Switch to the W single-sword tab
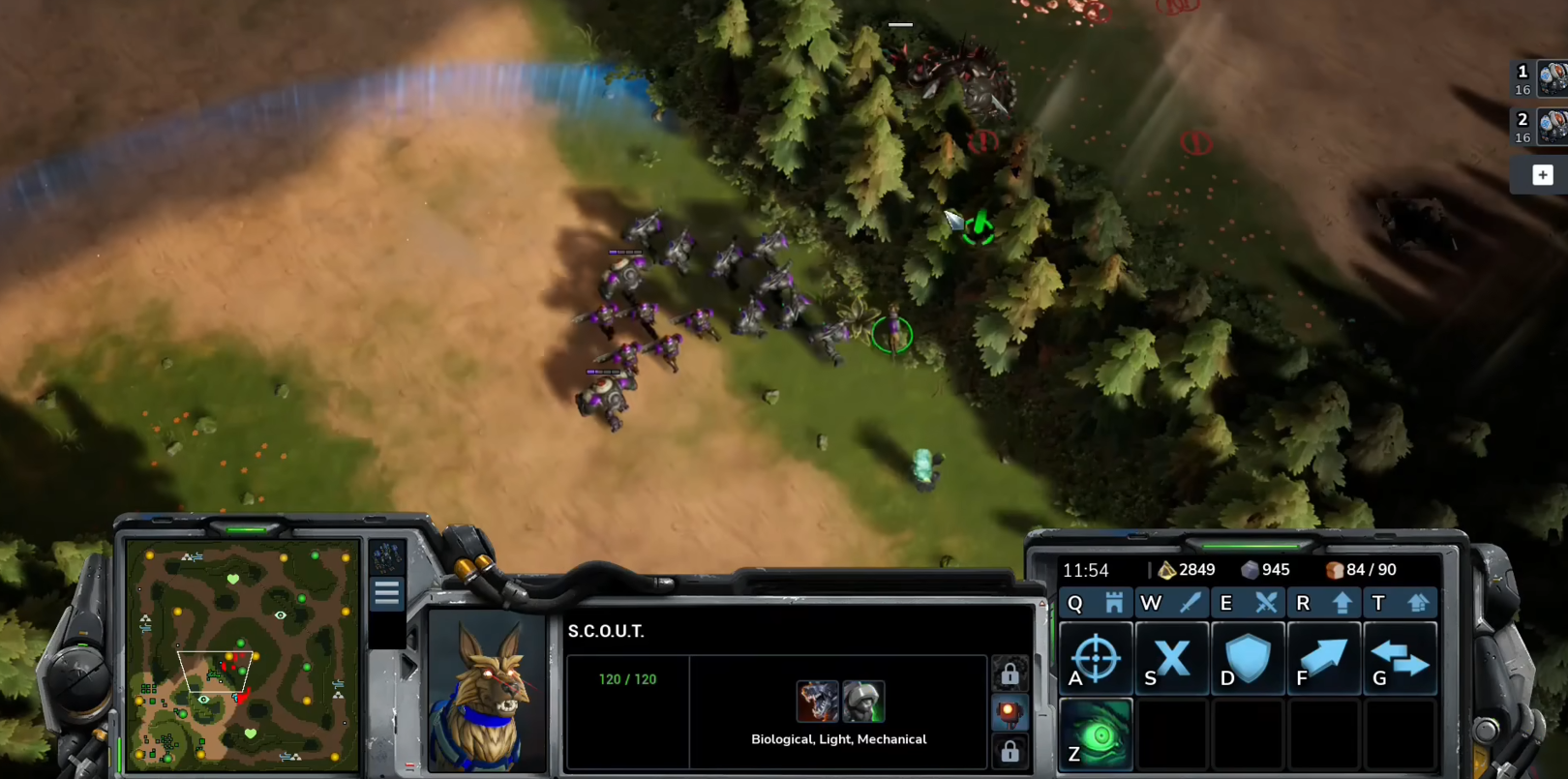Image resolution: width=1568 pixels, height=779 pixels. coord(1170,603)
